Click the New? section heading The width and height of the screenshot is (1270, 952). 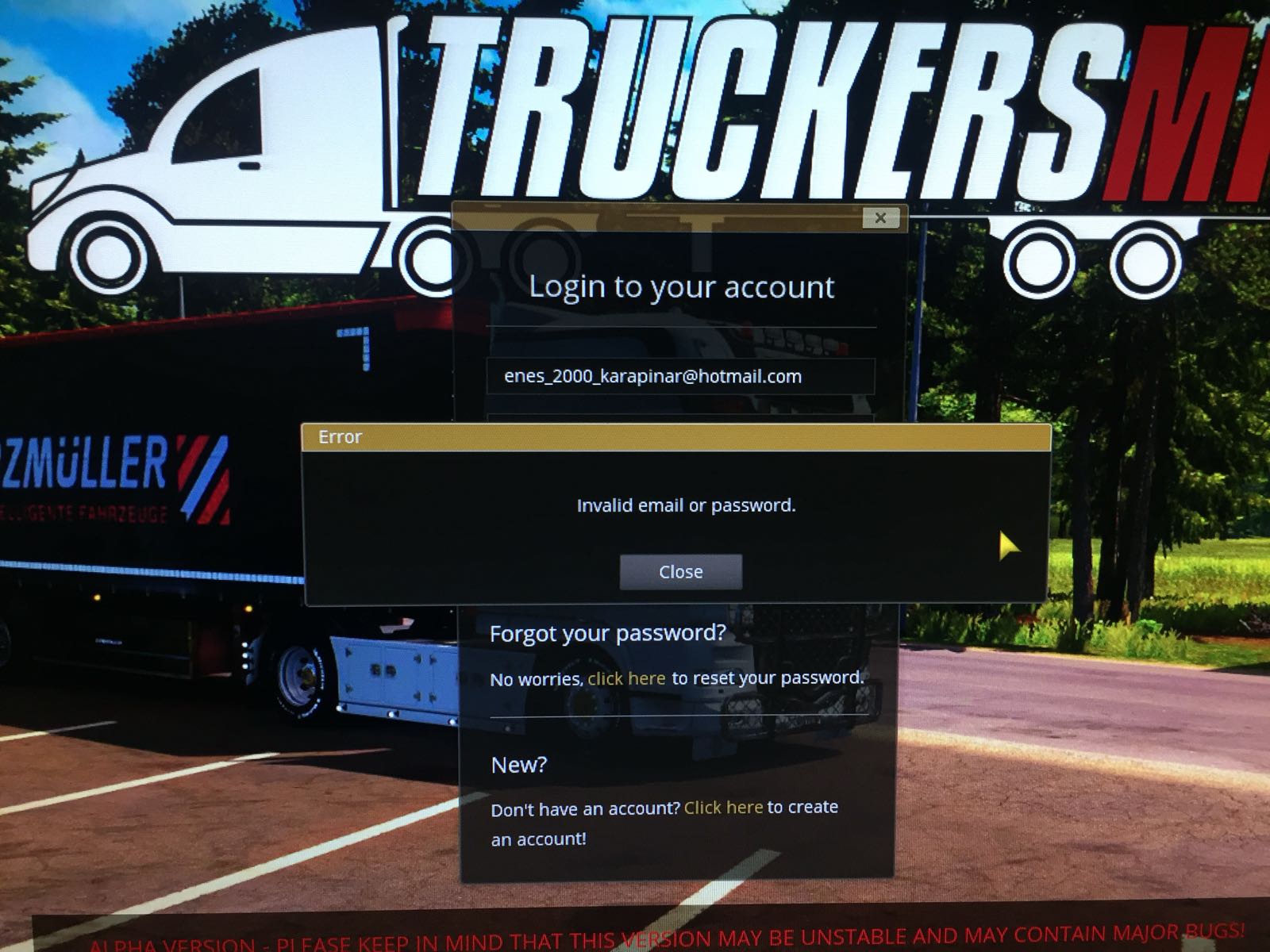[518, 765]
